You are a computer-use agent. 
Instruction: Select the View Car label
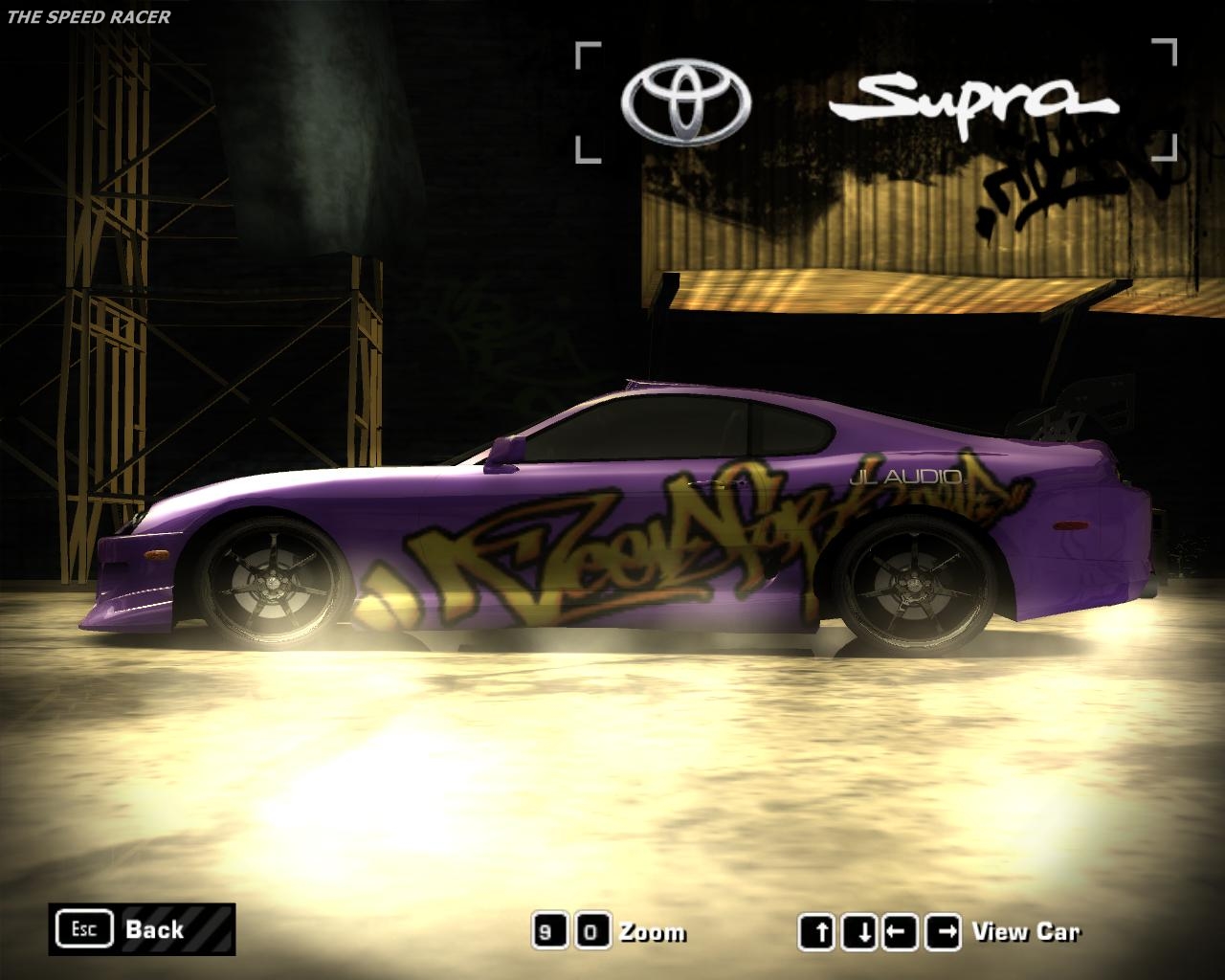click(x=1024, y=929)
